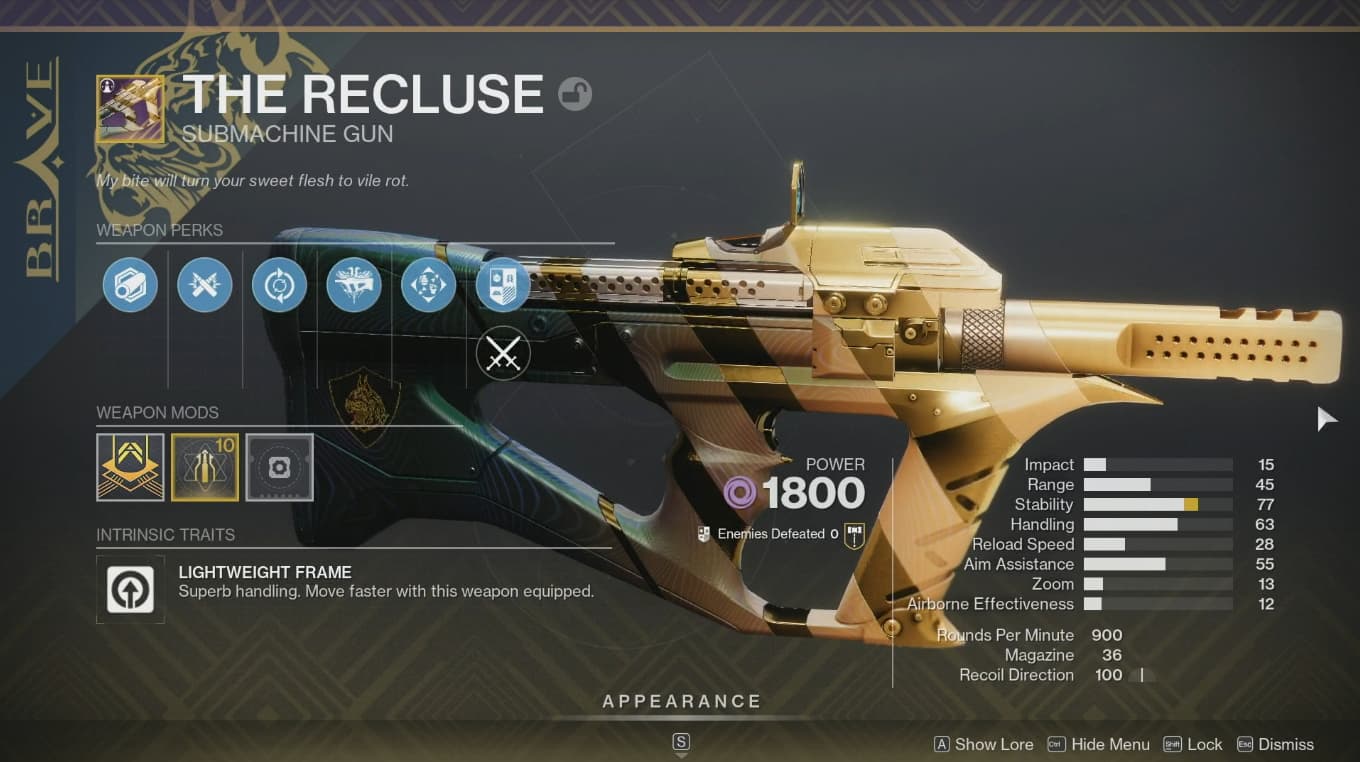Open the Feeding Frenzy reload perk icon
Image resolution: width=1360 pixels, height=762 pixels.
279,284
